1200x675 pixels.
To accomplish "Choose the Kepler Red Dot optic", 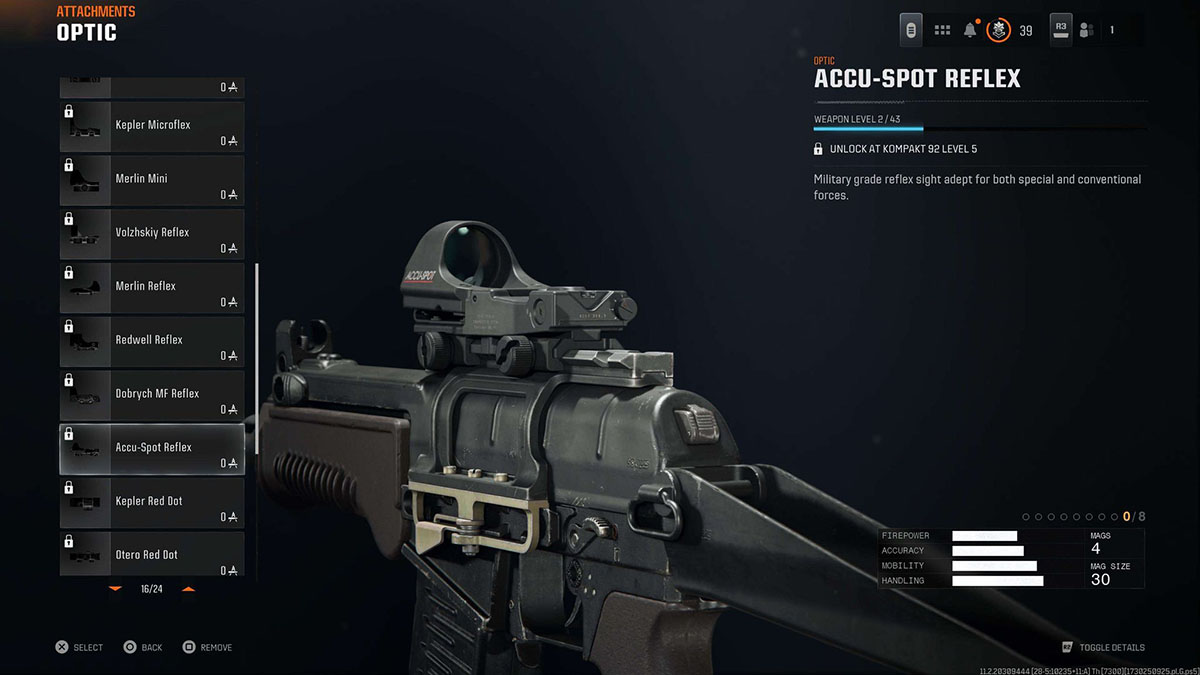I will click(x=152, y=504).
